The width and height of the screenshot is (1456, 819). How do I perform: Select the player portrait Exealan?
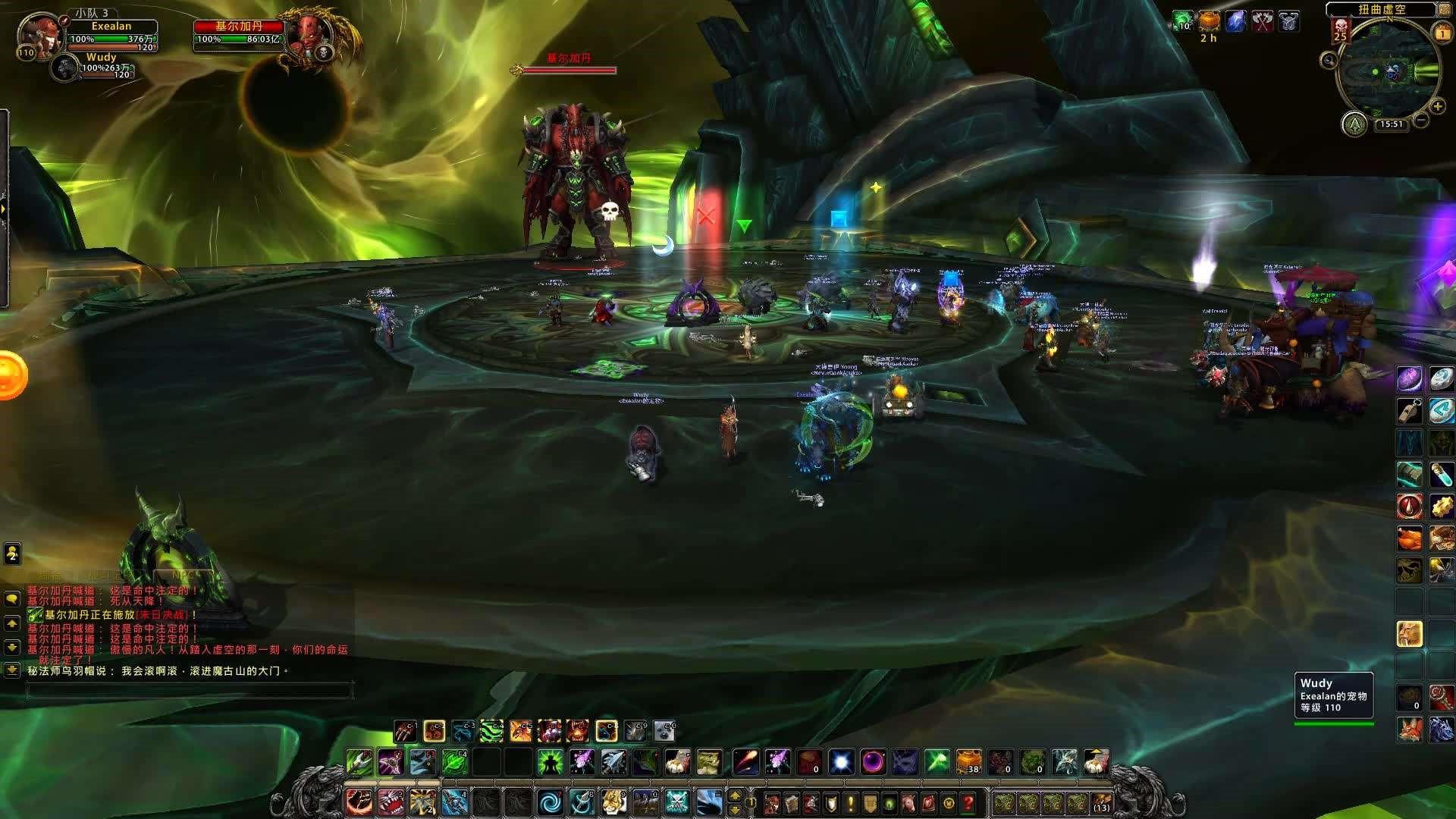click(x=39, y=34)
